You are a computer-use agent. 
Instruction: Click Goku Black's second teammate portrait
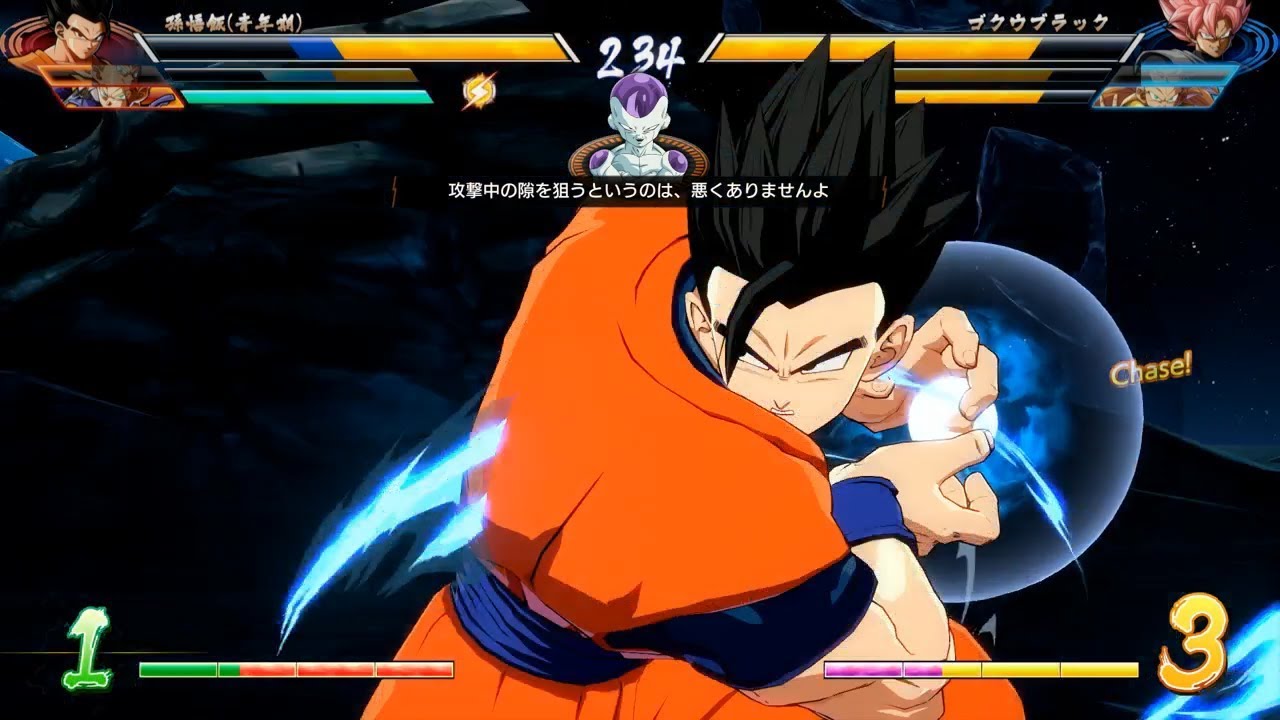pyautogui.click(x=1185, y=75)
